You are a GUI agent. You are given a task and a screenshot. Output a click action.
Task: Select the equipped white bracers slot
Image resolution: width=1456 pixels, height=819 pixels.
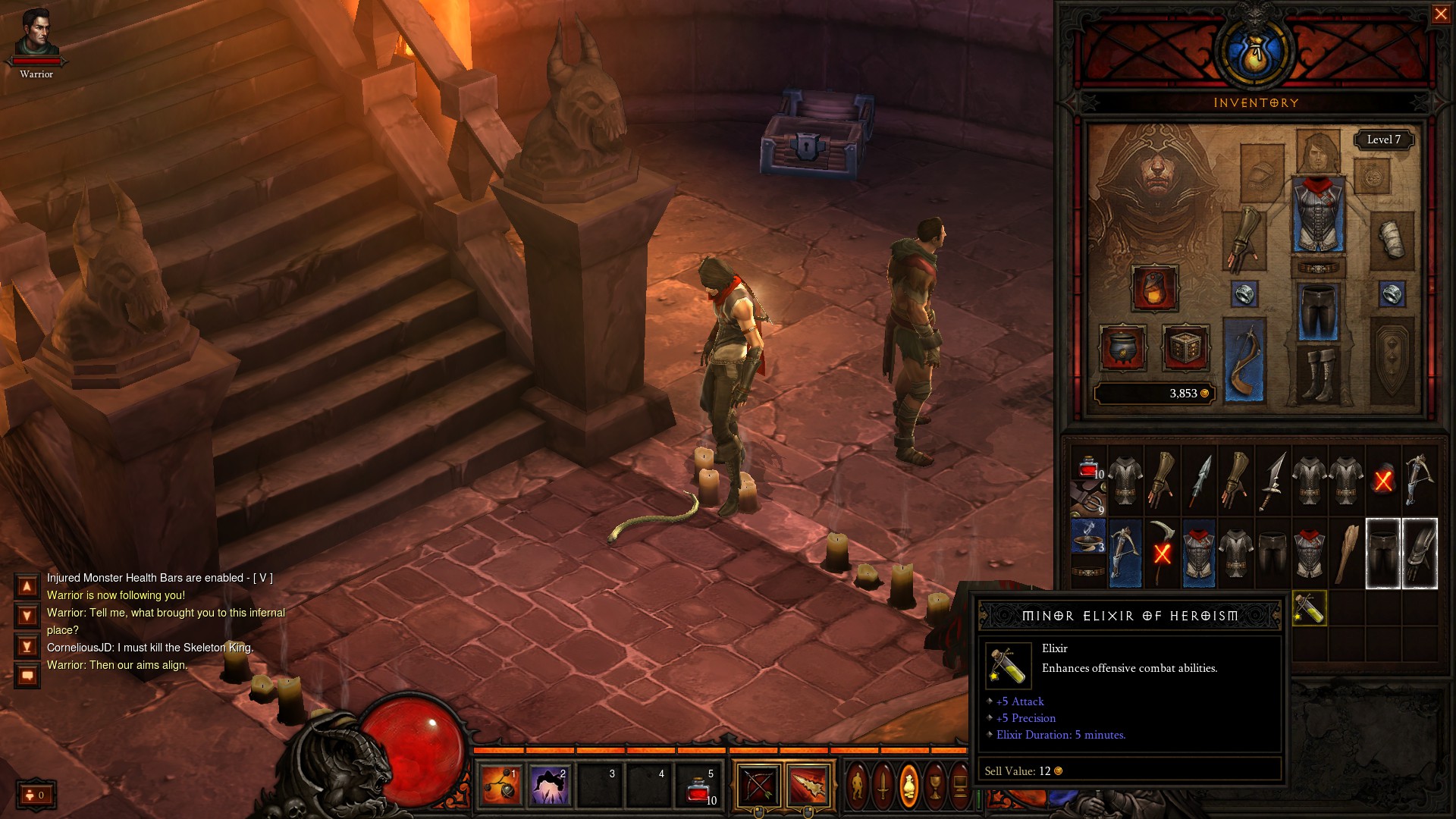1392,240
